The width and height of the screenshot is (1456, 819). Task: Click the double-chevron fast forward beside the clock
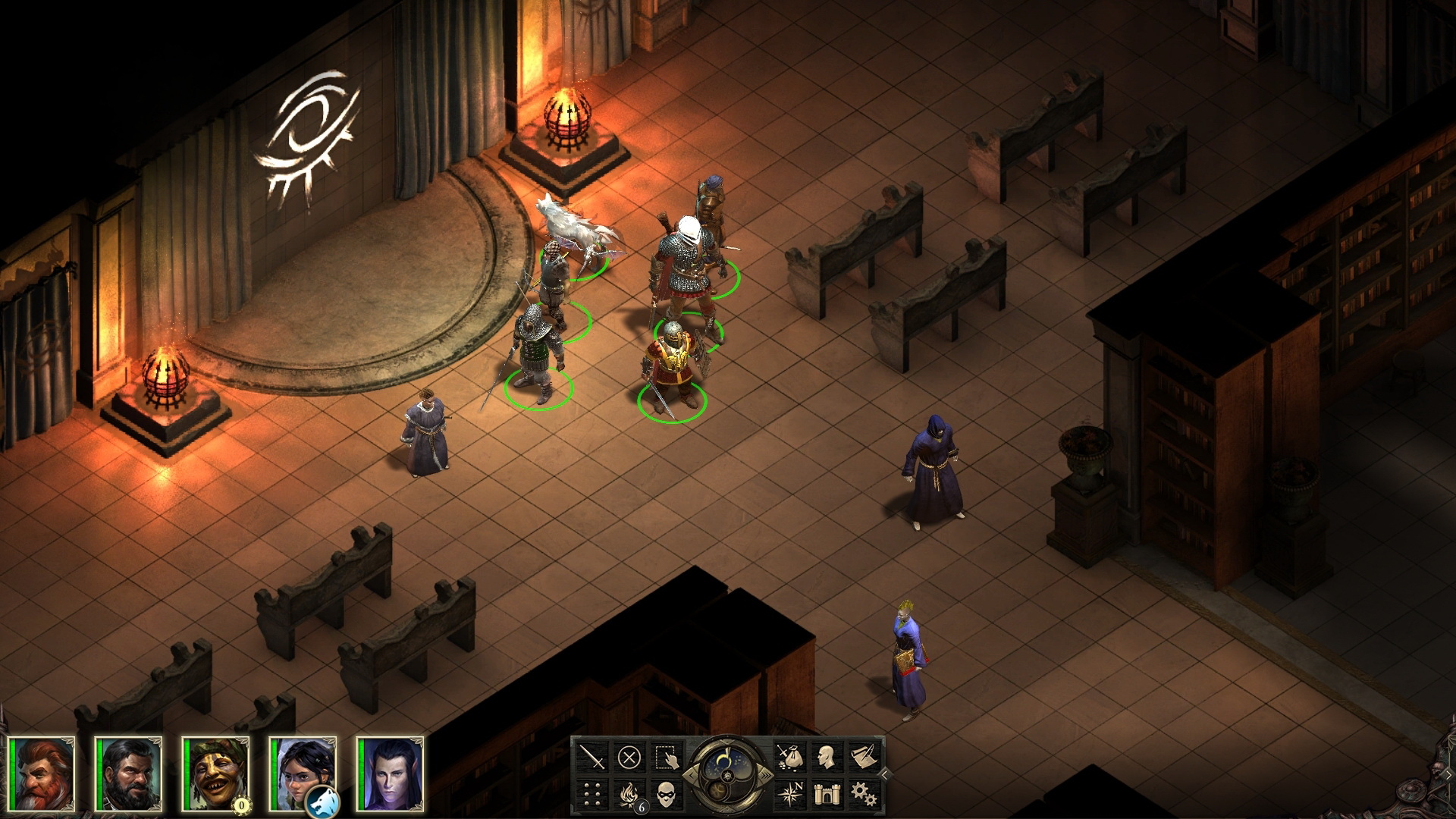[x=765, y=775]
